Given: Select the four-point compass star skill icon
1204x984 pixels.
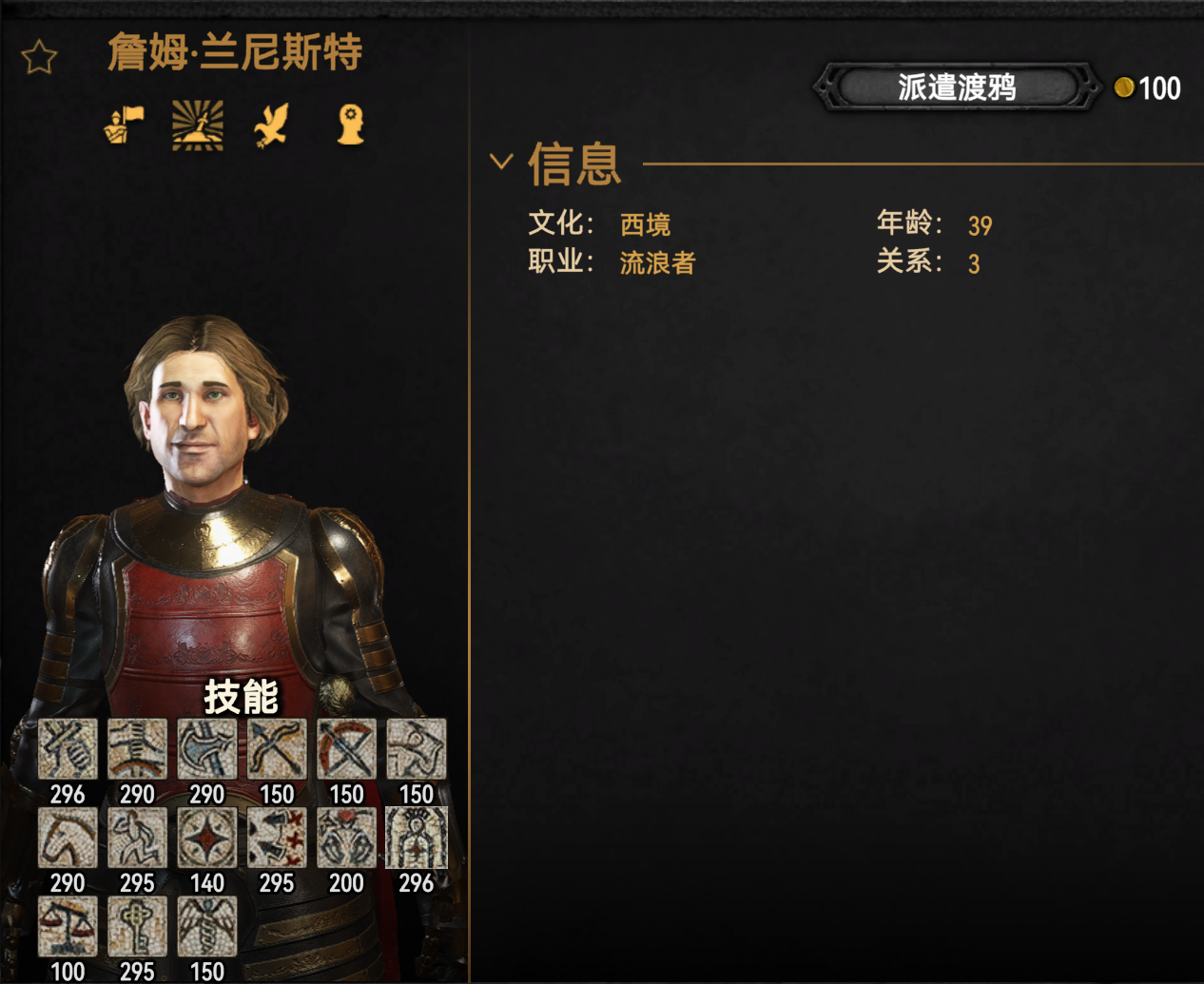Looking at the screenshot, I should click(x=206, y=838).
